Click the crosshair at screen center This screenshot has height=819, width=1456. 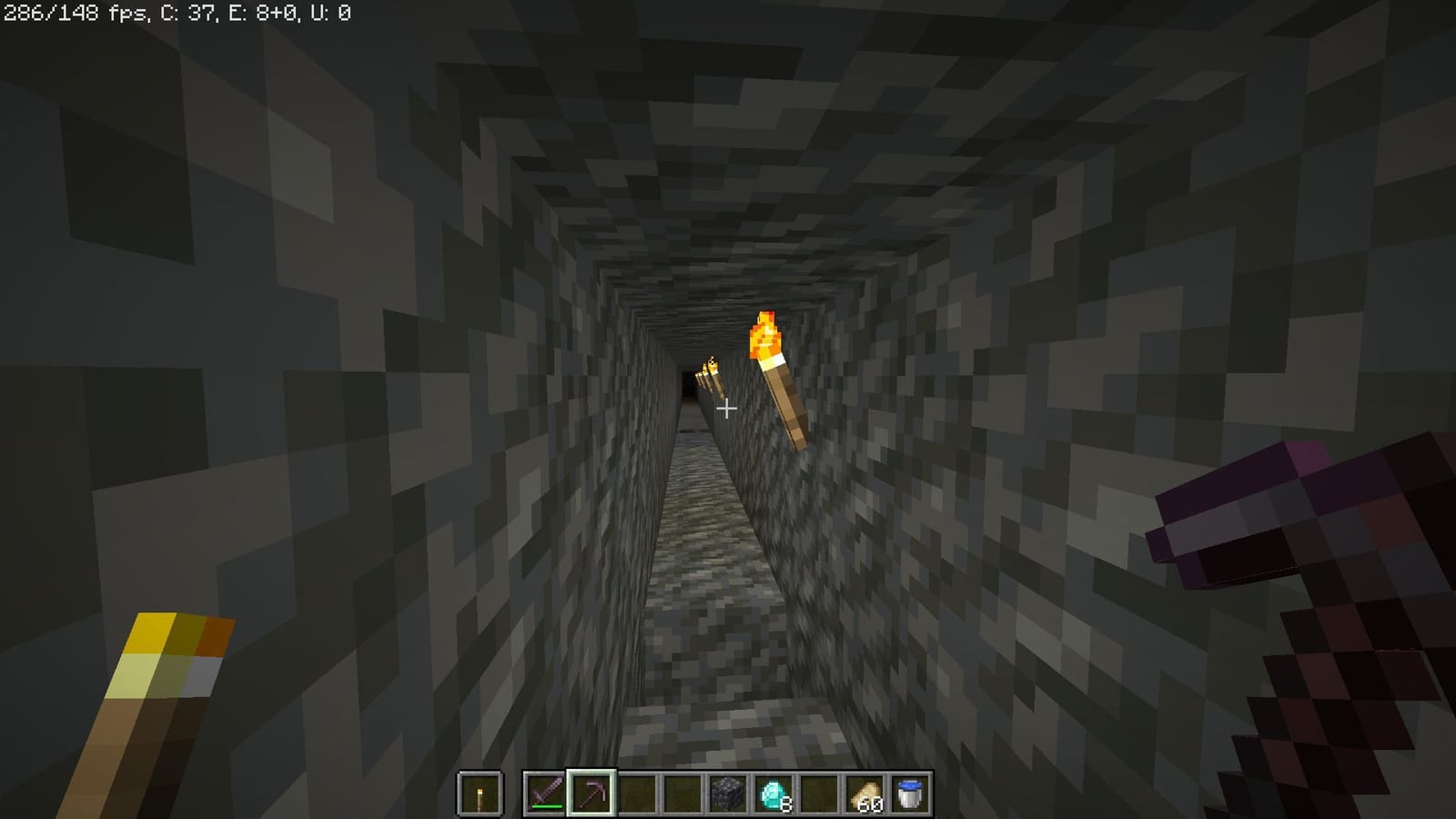coord(727,409)
